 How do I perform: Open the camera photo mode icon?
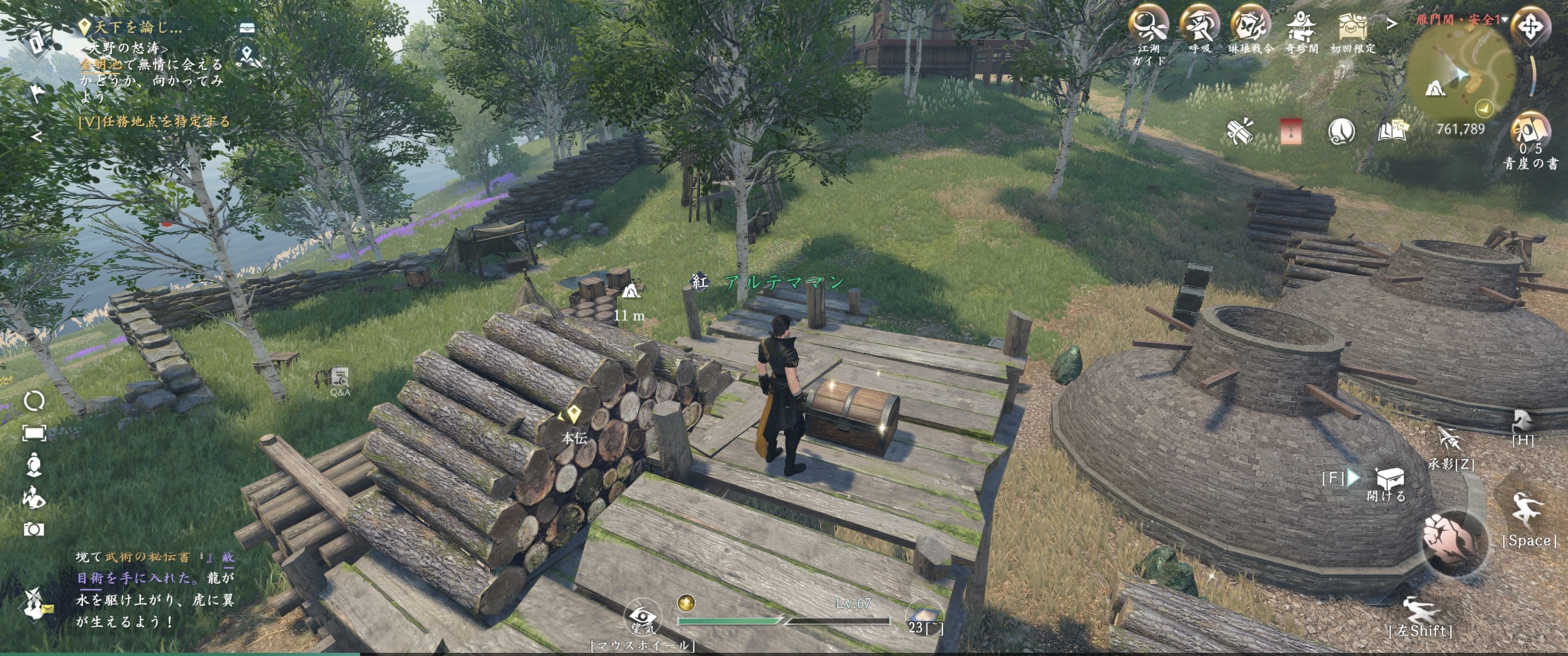[34, 530]
